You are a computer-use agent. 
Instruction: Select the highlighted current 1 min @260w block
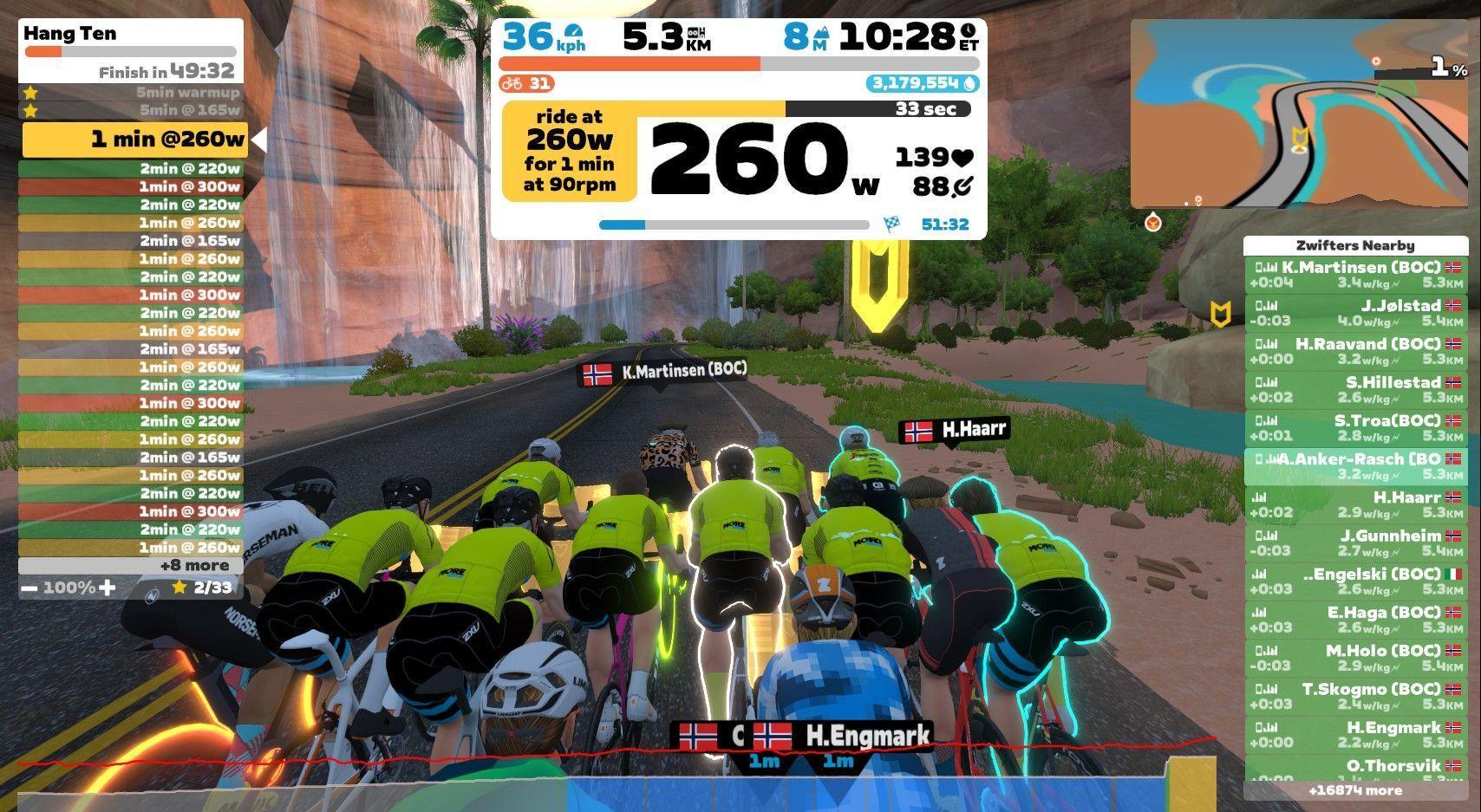pos(134,140)
